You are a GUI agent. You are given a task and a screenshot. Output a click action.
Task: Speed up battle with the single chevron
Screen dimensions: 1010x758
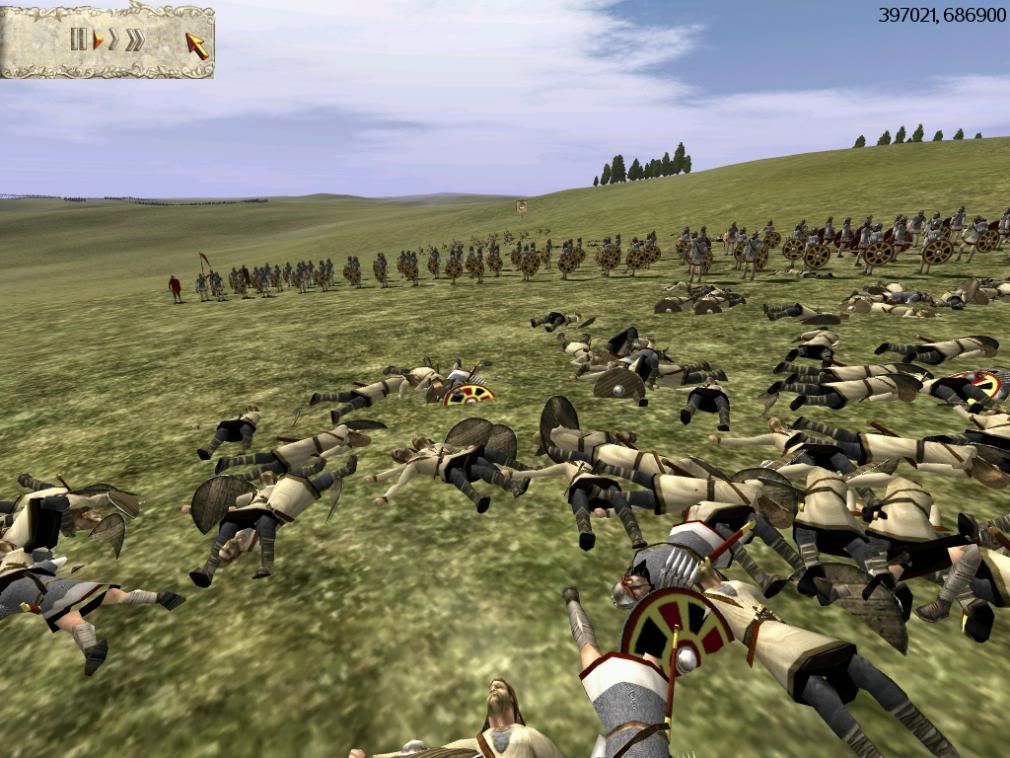pyautogui.click(x=114, y=40)
